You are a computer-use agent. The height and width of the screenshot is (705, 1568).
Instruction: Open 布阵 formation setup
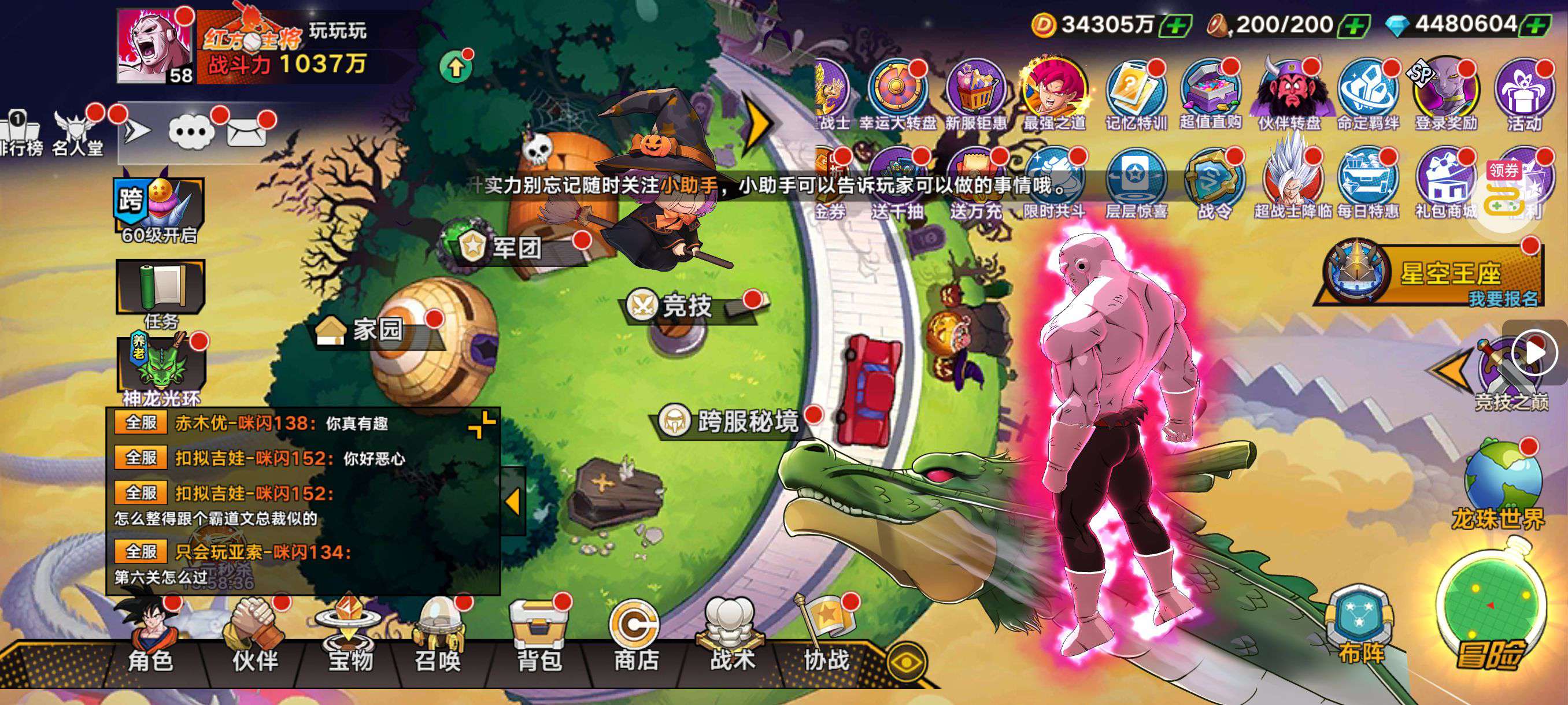pos(1361,626)
